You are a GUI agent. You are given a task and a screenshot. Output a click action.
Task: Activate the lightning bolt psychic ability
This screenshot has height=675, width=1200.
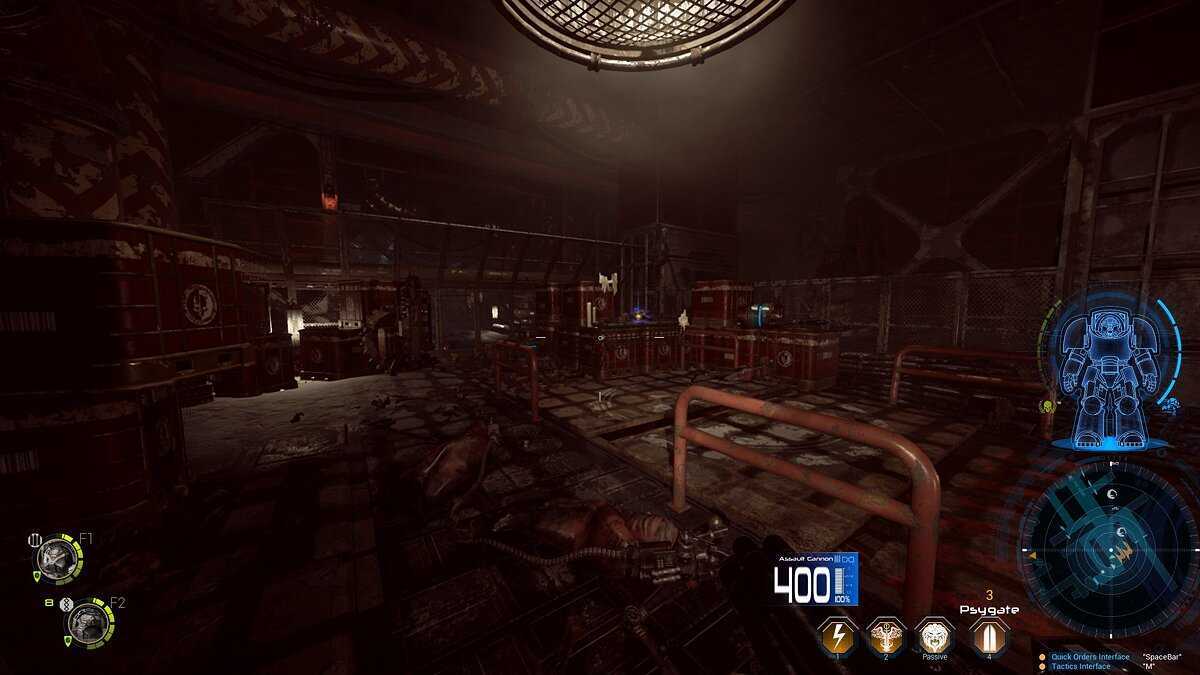coord(836,635)
